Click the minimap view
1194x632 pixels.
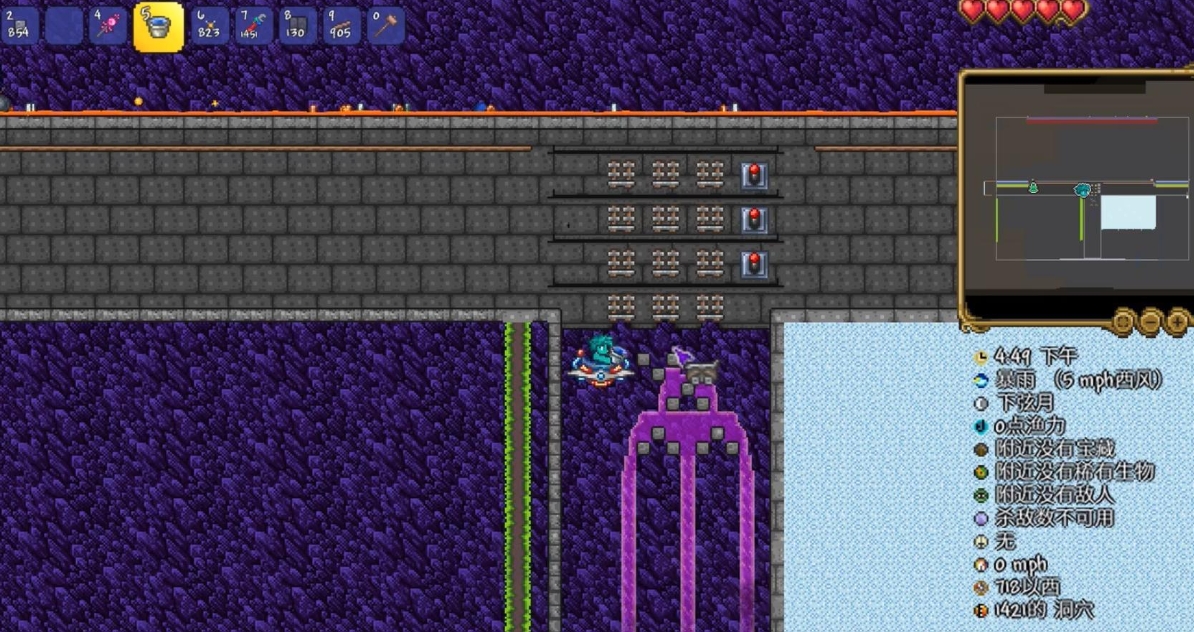pos(1077,190)
